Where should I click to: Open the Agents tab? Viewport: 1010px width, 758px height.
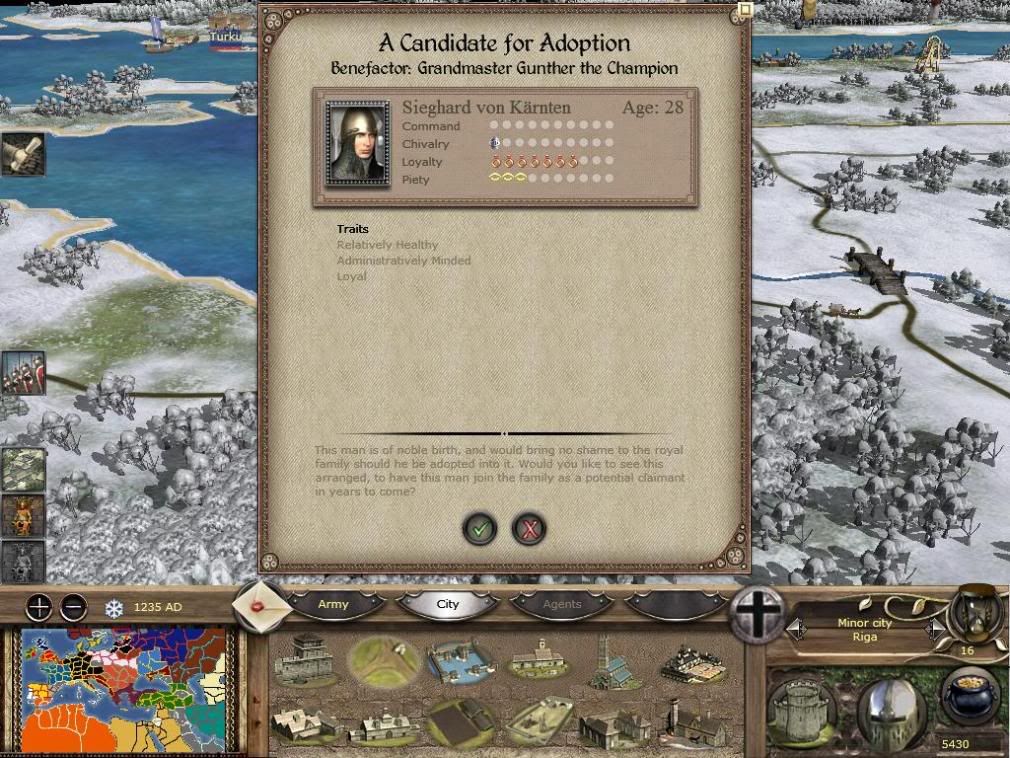[561, 604]
